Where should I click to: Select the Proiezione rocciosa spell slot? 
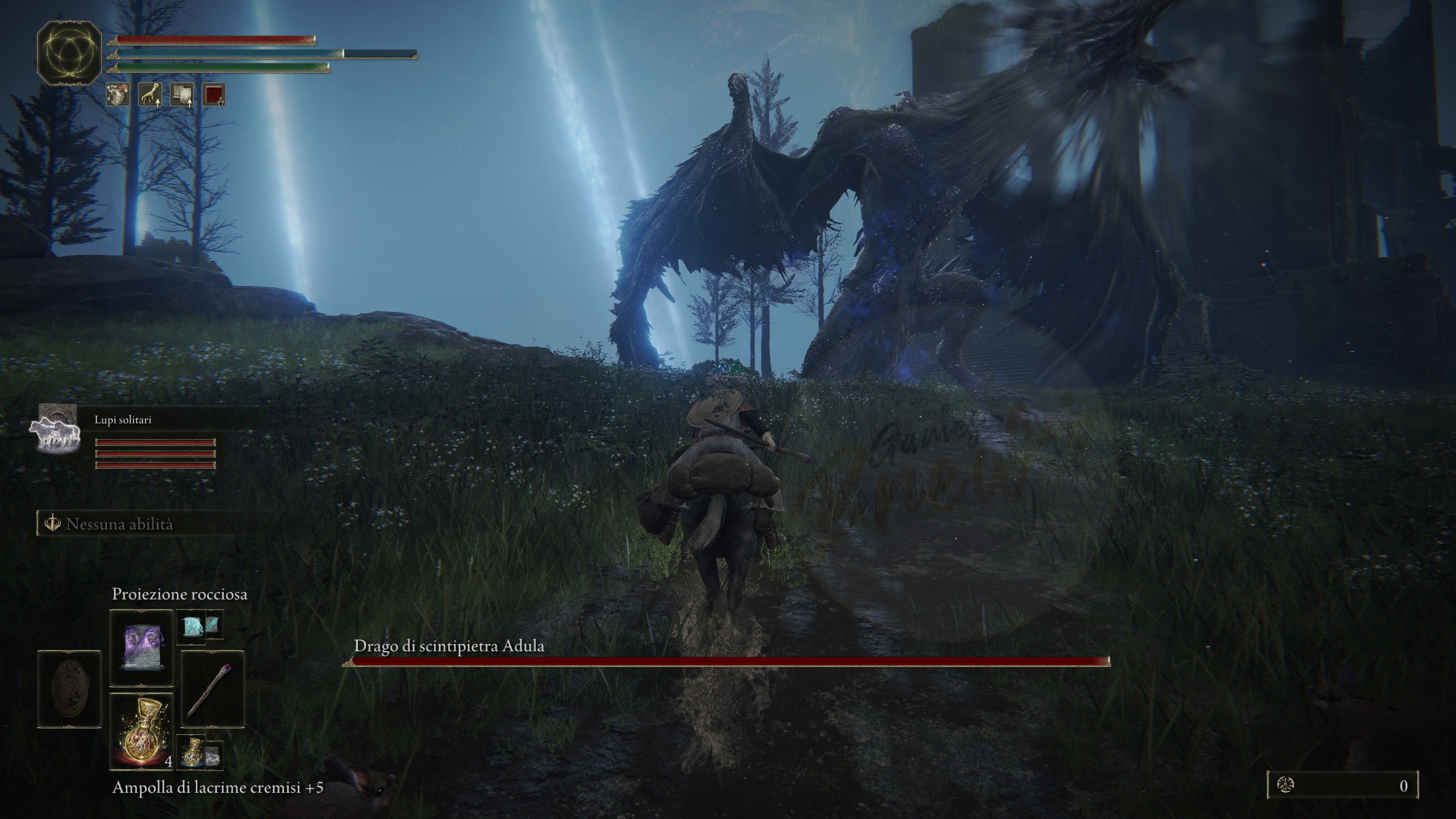[141, 648]
